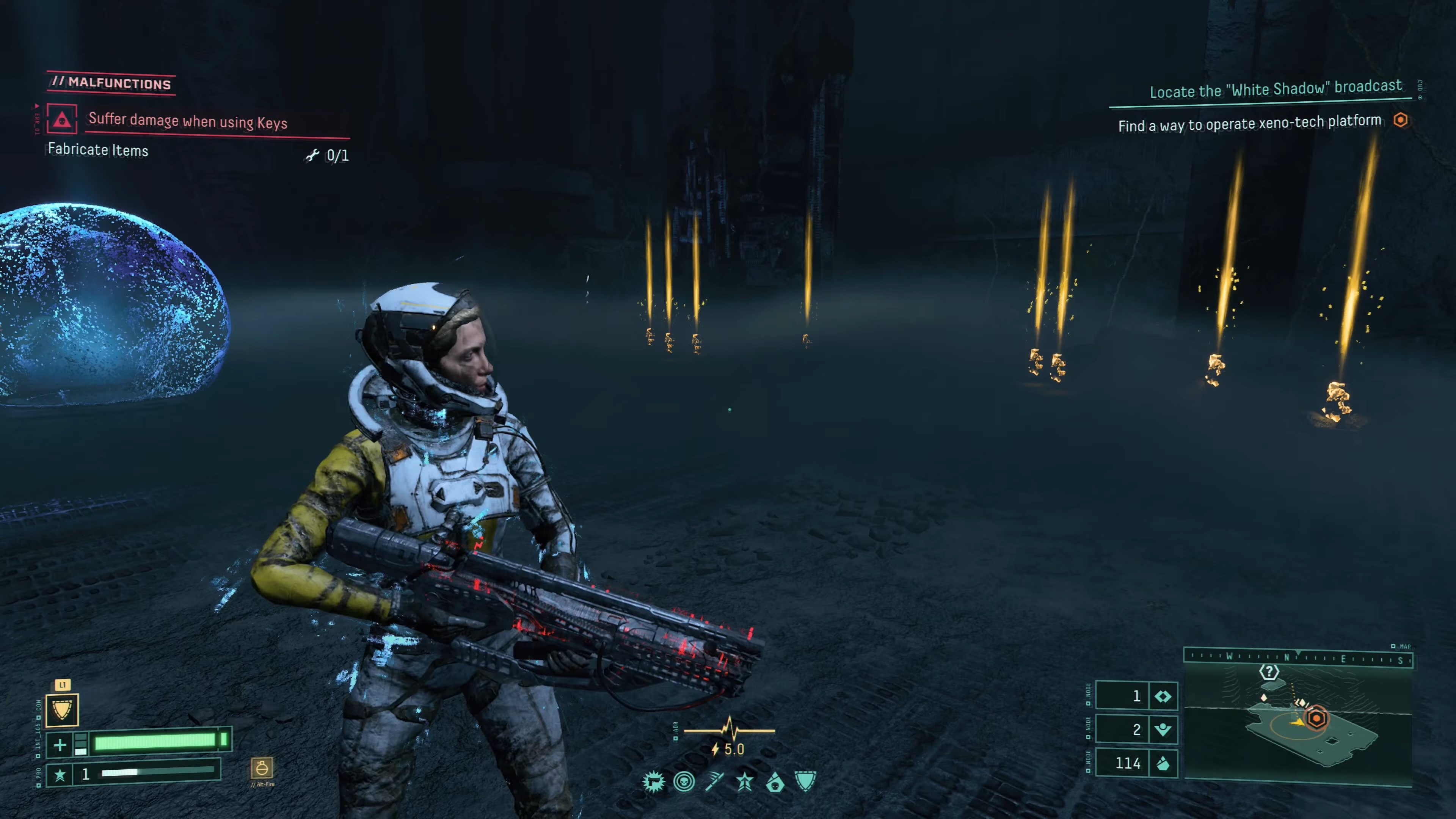This screenshot has width=1456, height=819.
Task: Select the question mark hexagon on the minimap
Action: coord(1269,672)
